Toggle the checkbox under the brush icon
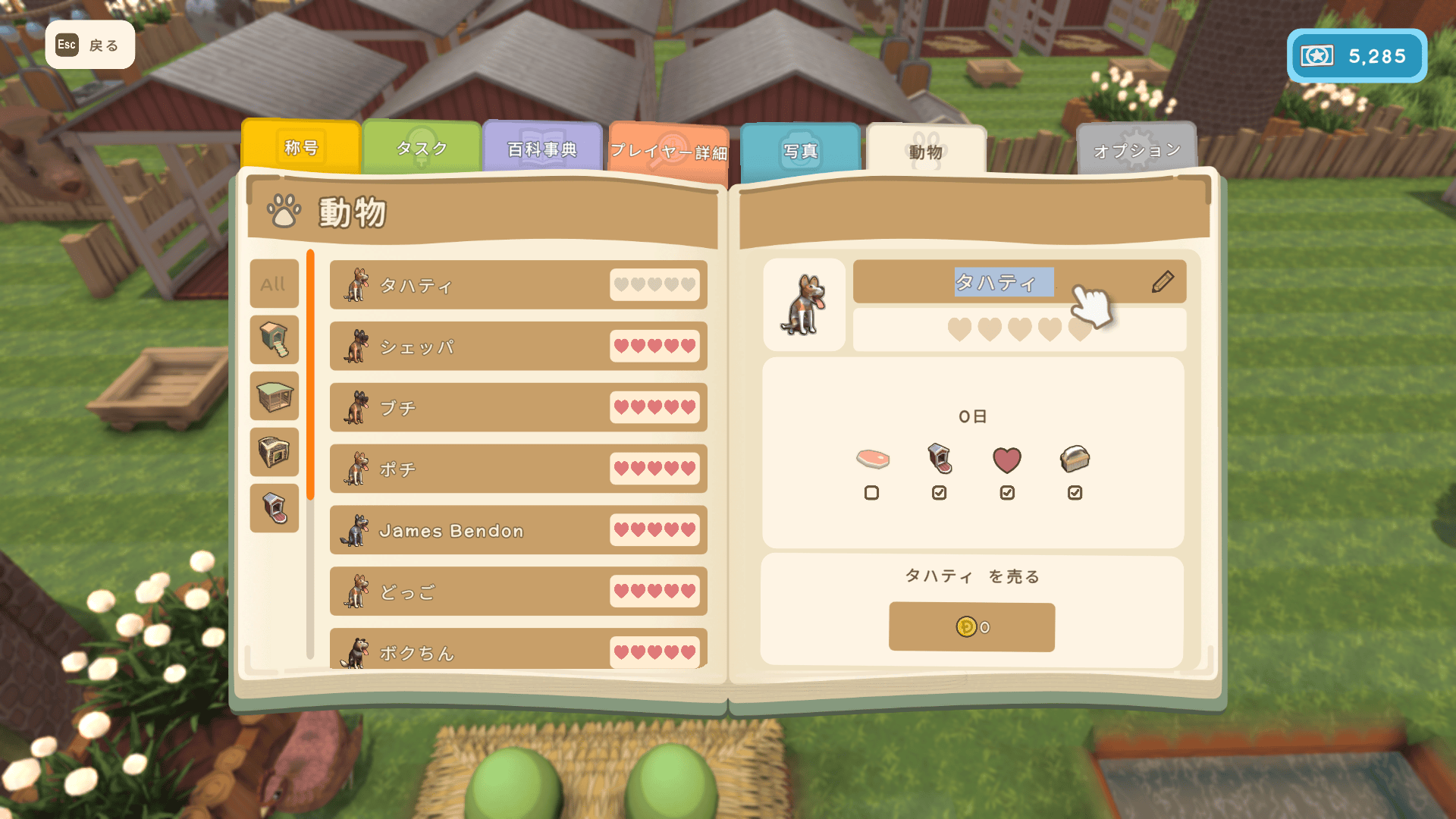Screen dimensions: 1456x819 1075,493
